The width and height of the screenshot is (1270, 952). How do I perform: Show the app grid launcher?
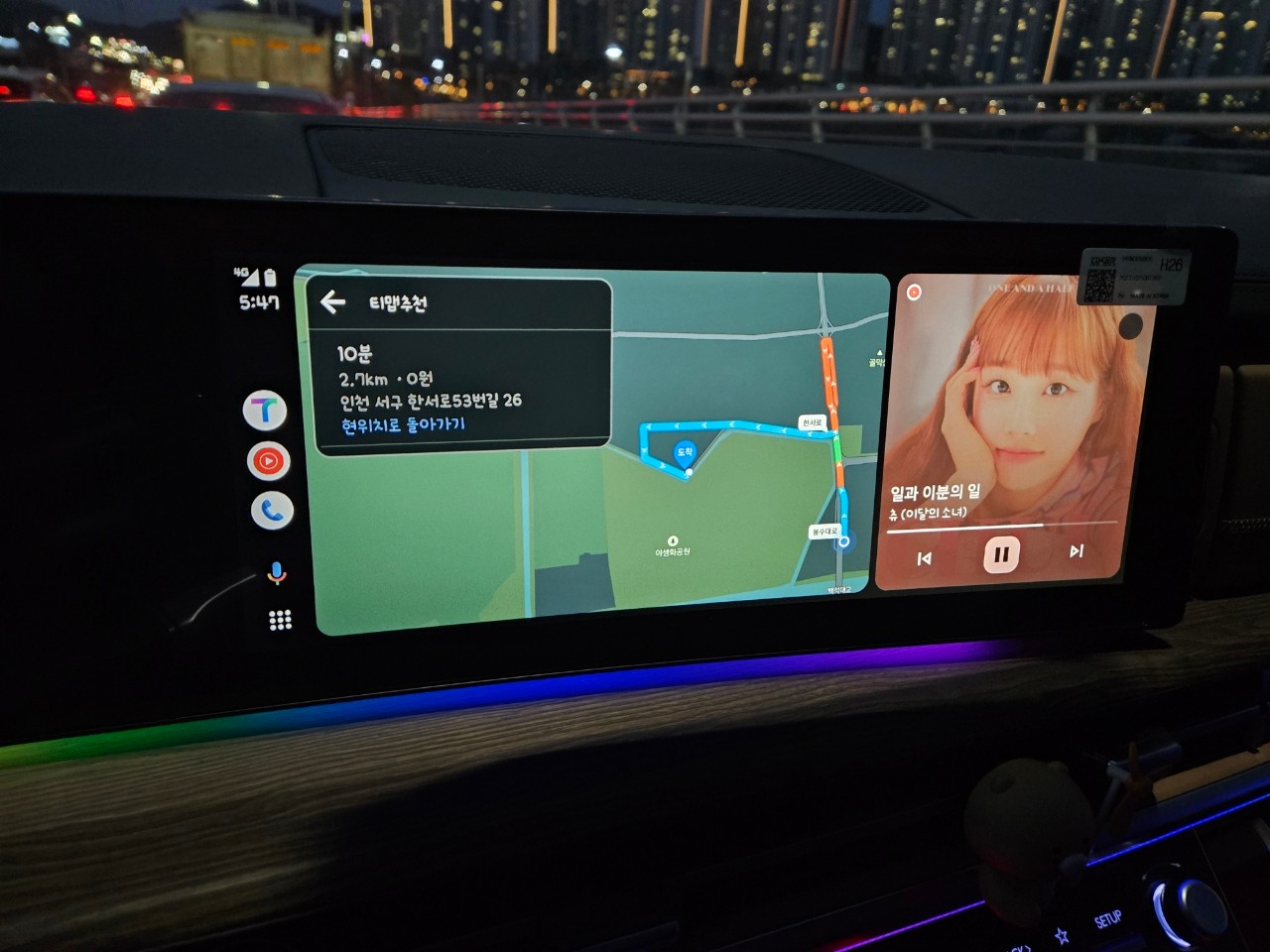click(281, 621)
